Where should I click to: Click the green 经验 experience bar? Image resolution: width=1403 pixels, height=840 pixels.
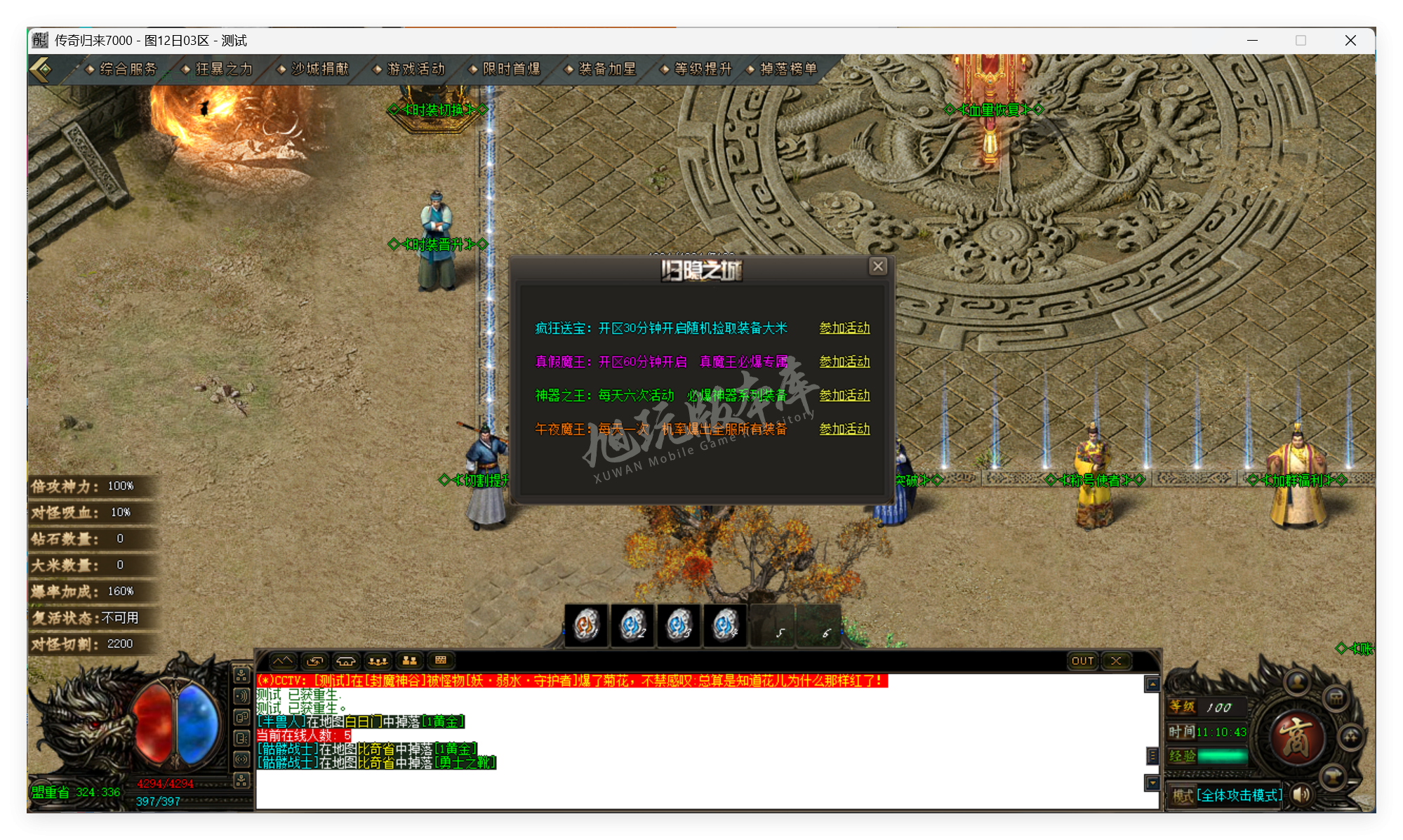tap(1222, 756)
